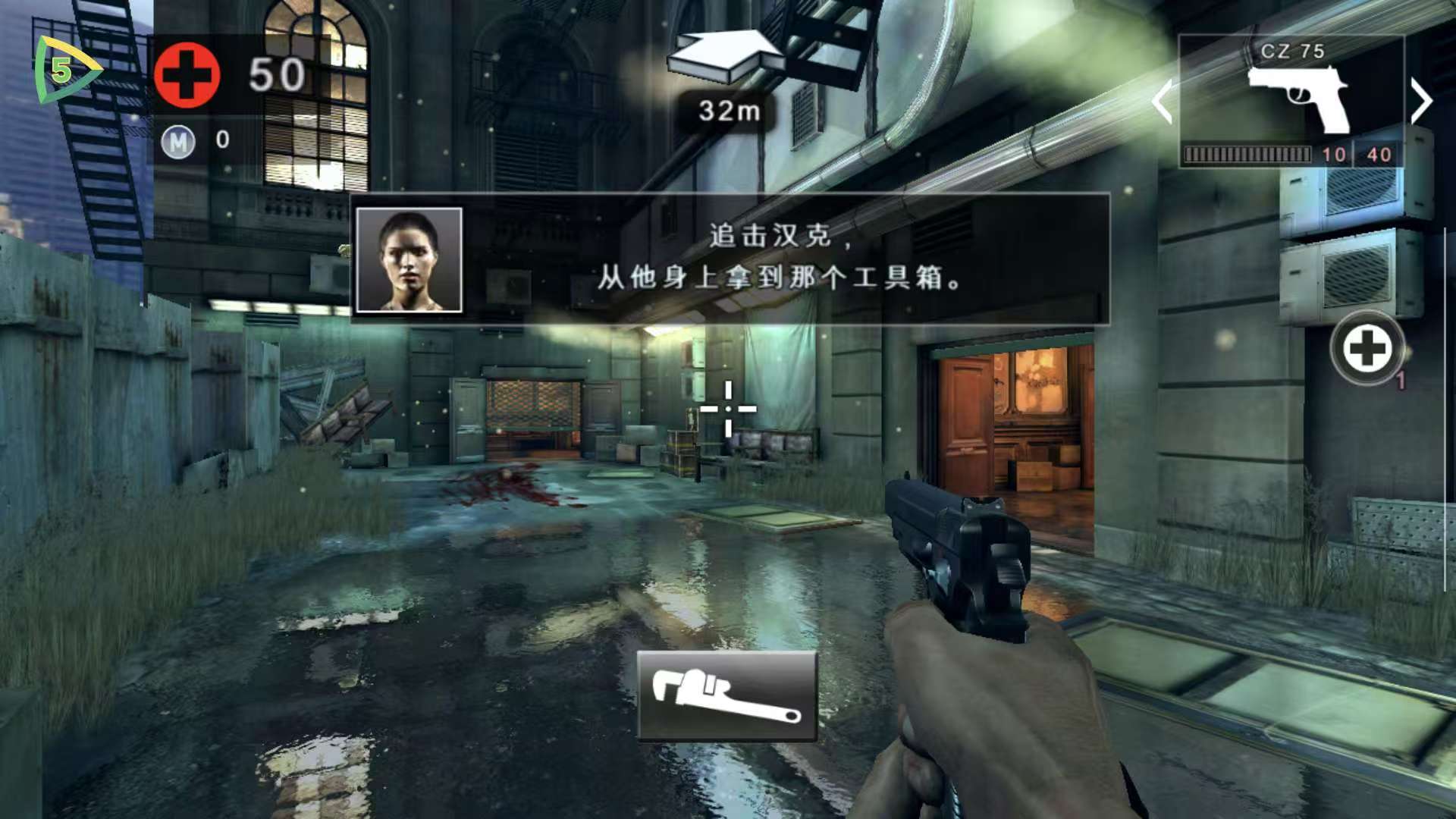Click the crosshair in the screen center
1456x819 pixels.
pyautogui.click(x=727, y=407)
